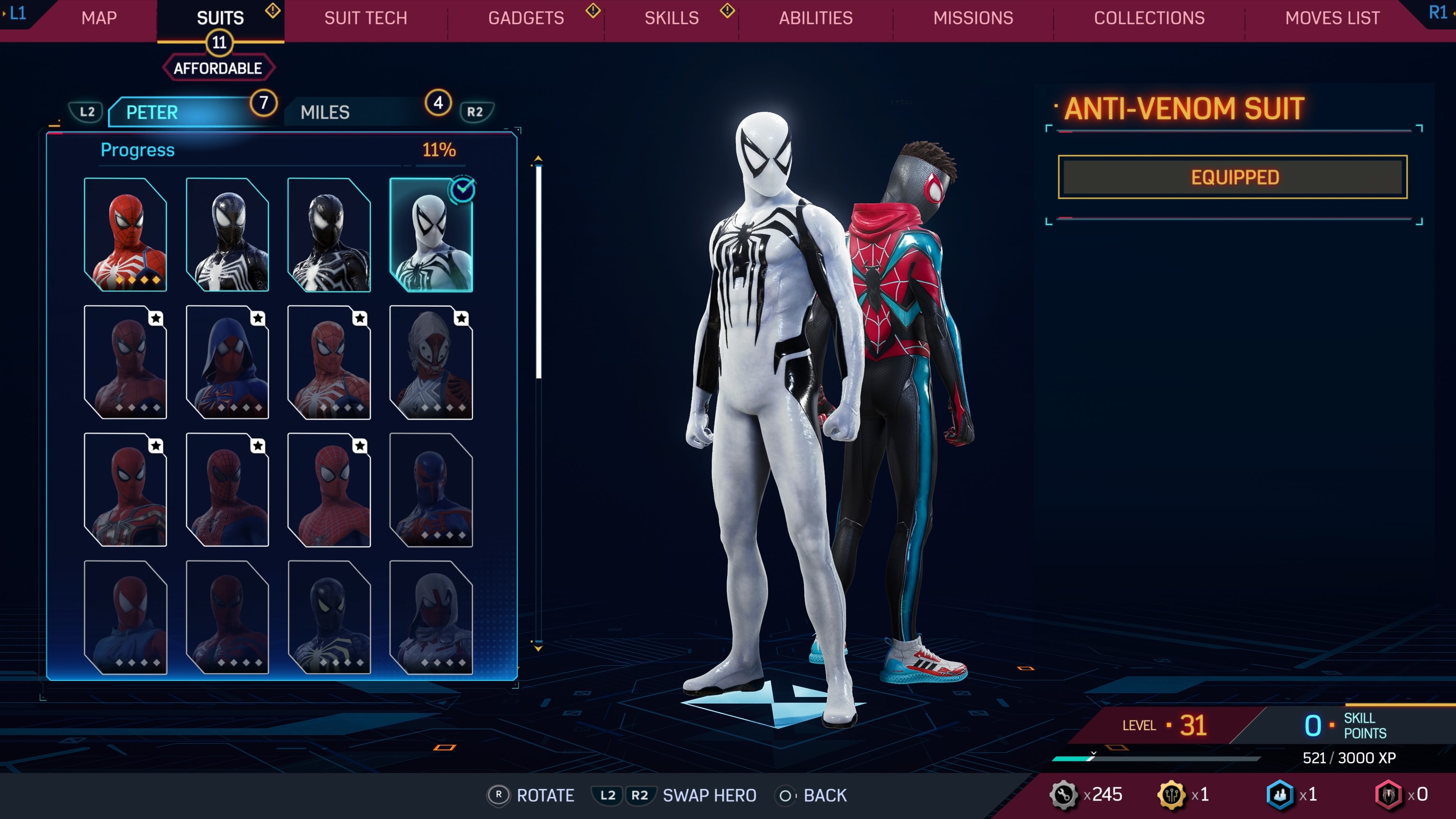Open the Missions tab
This screenshot has width=1456, height=819.
click(x=973, y=18)
